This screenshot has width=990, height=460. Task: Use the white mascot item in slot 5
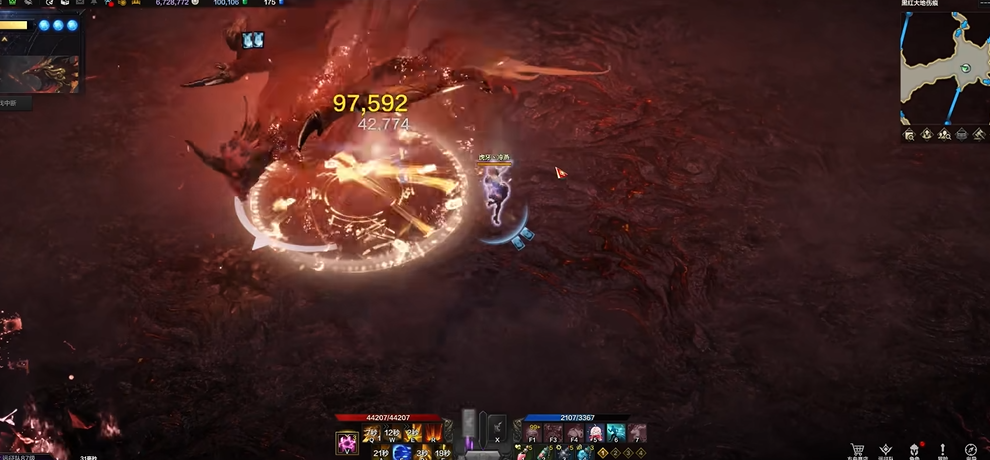[596, 434]
